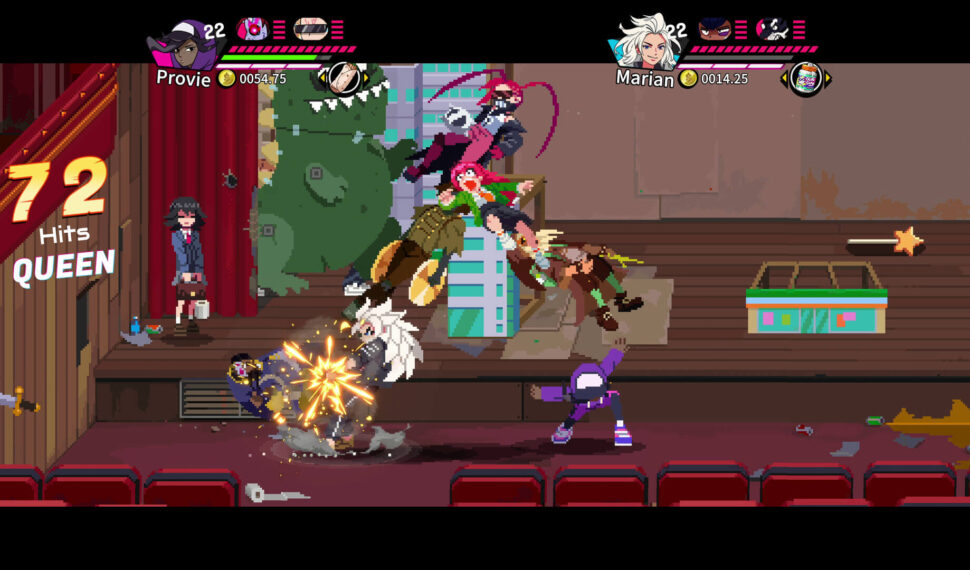Cycle Provie's quick item to the right
Viewport: 970px width, 570px height.
tap(365, 78)
